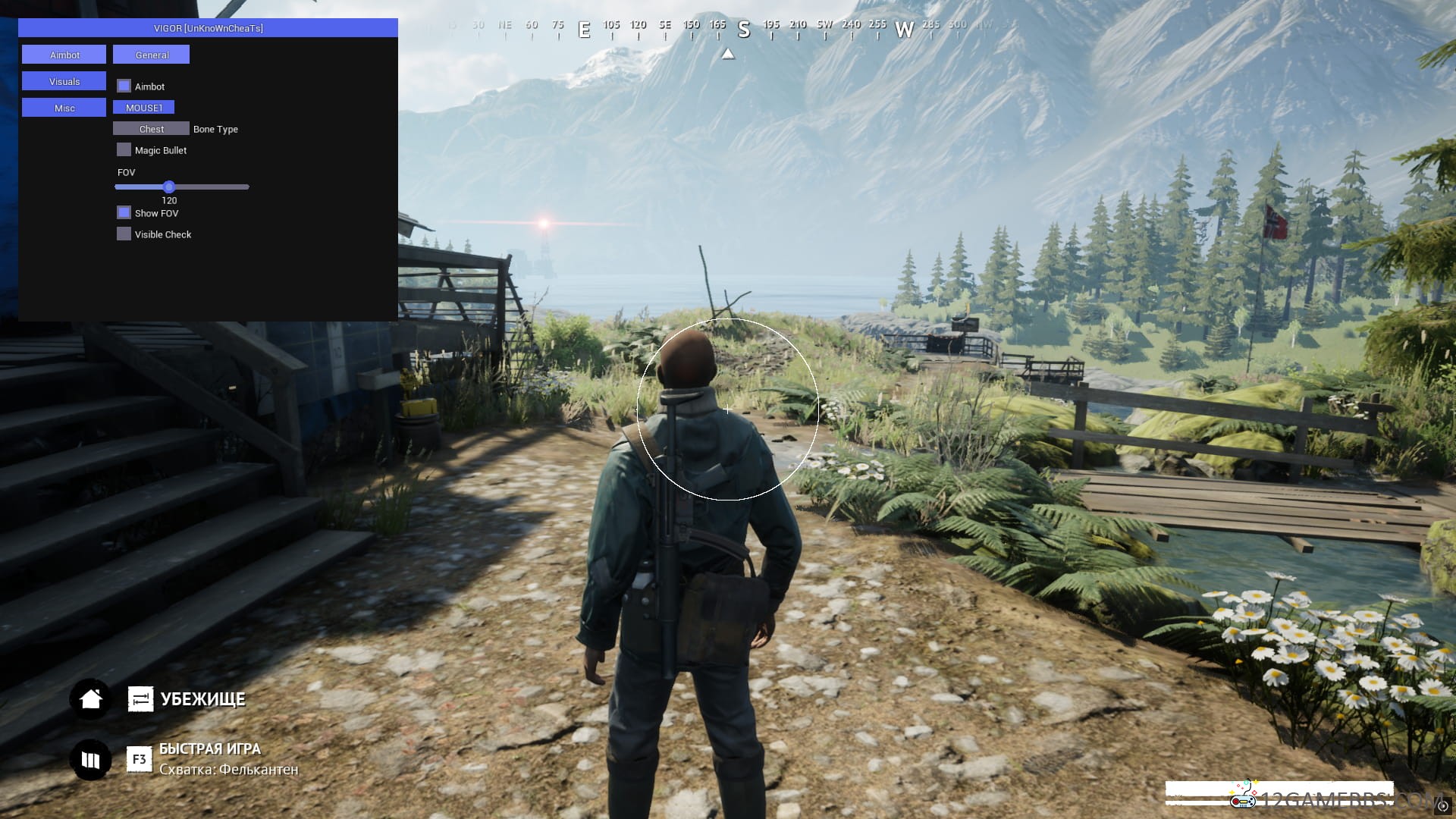
Task: Enable the Magic Bullet checkbox
Action: pyautogui.click(x=124, y=150)
